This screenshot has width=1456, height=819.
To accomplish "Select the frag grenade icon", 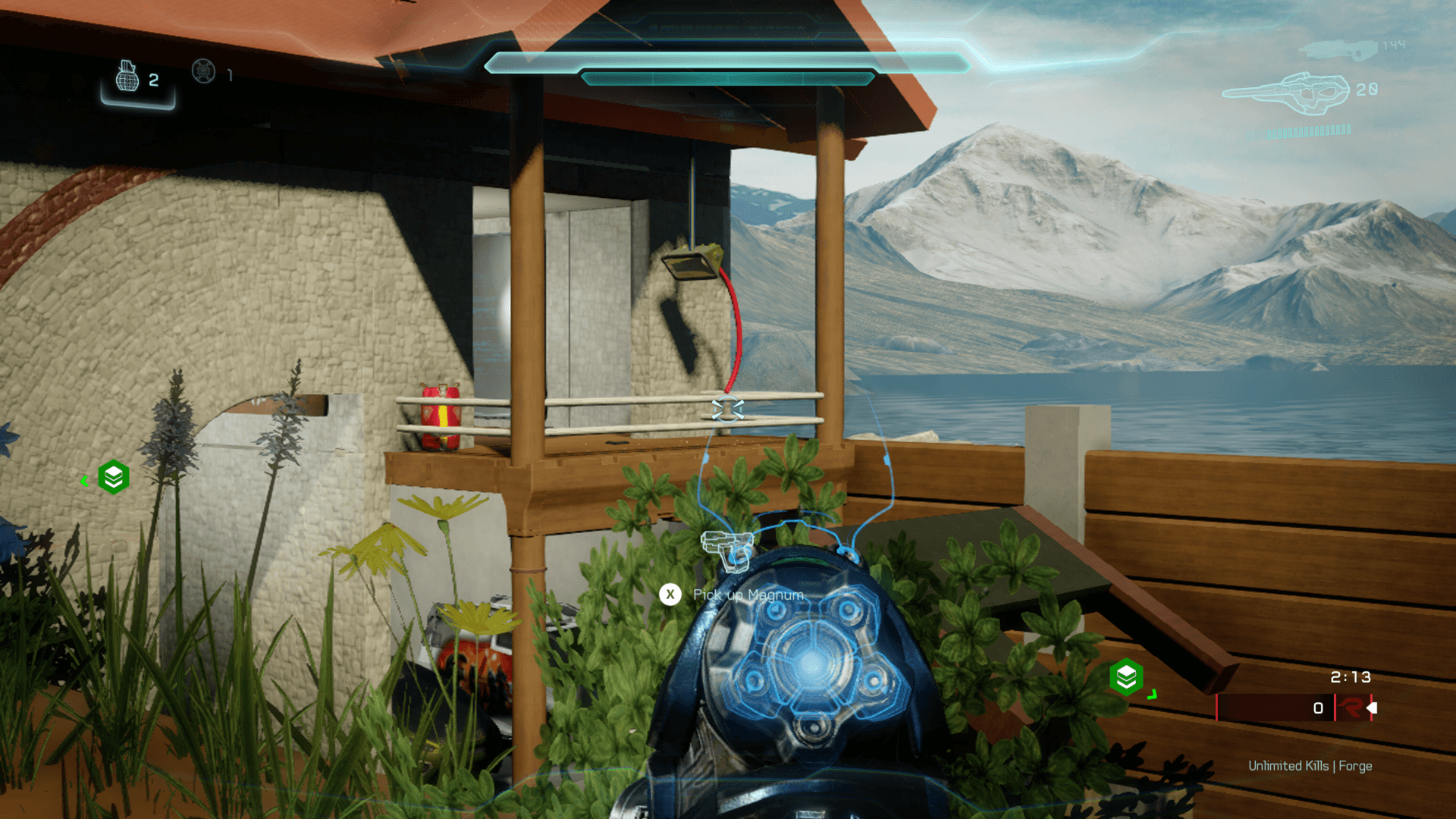I will pos(127,77).
